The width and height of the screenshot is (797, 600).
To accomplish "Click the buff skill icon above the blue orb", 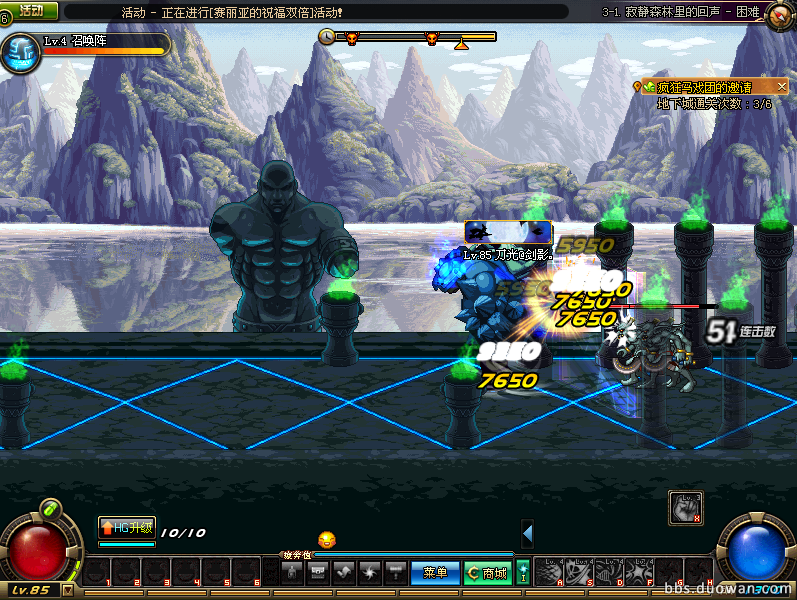I will 685,508.
